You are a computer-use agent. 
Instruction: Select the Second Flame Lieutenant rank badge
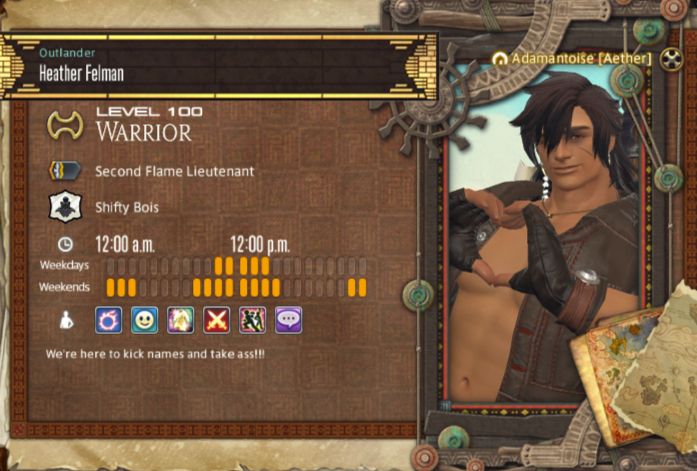point(65,171)
